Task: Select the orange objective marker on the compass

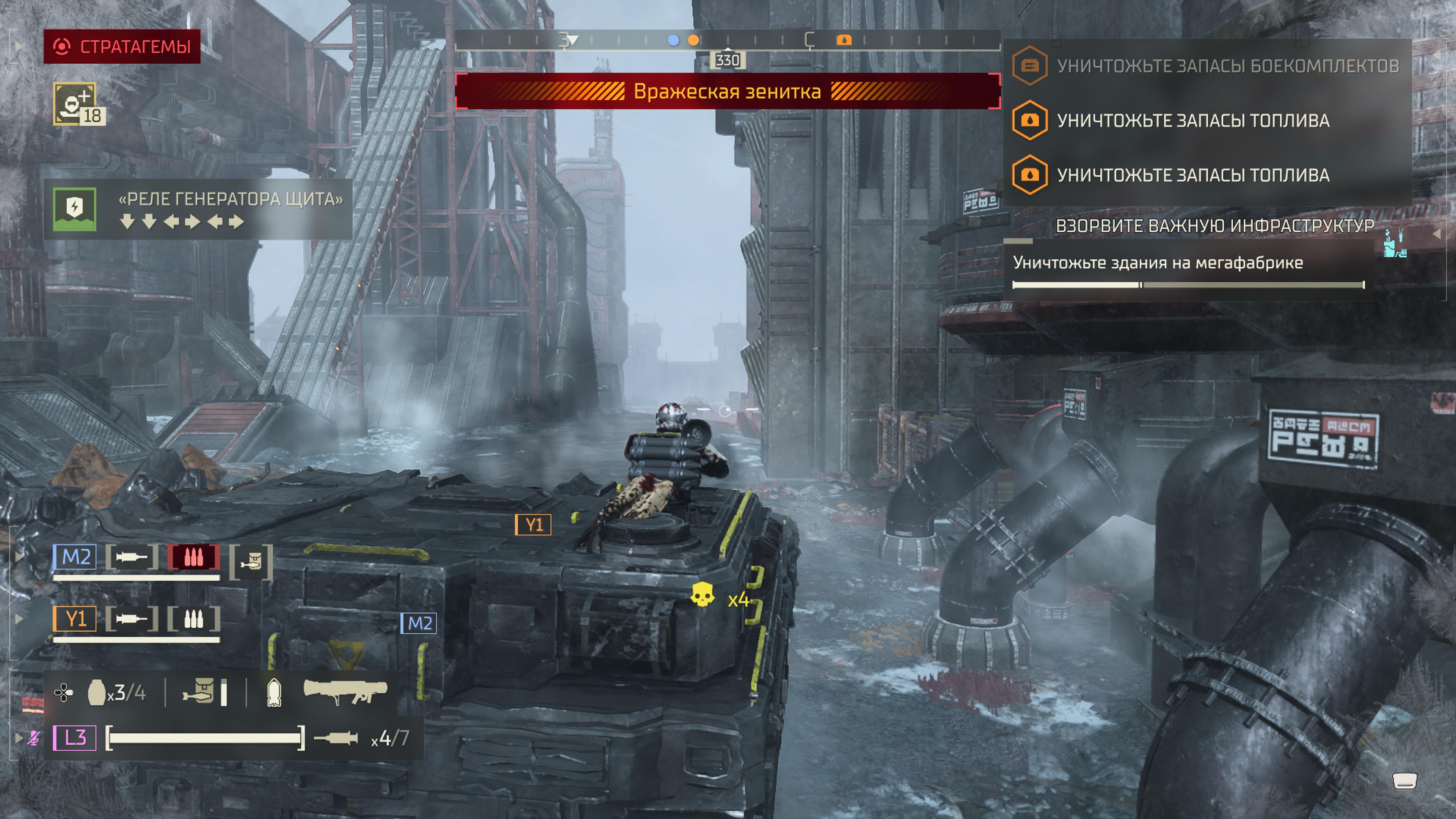Action: 843,40
